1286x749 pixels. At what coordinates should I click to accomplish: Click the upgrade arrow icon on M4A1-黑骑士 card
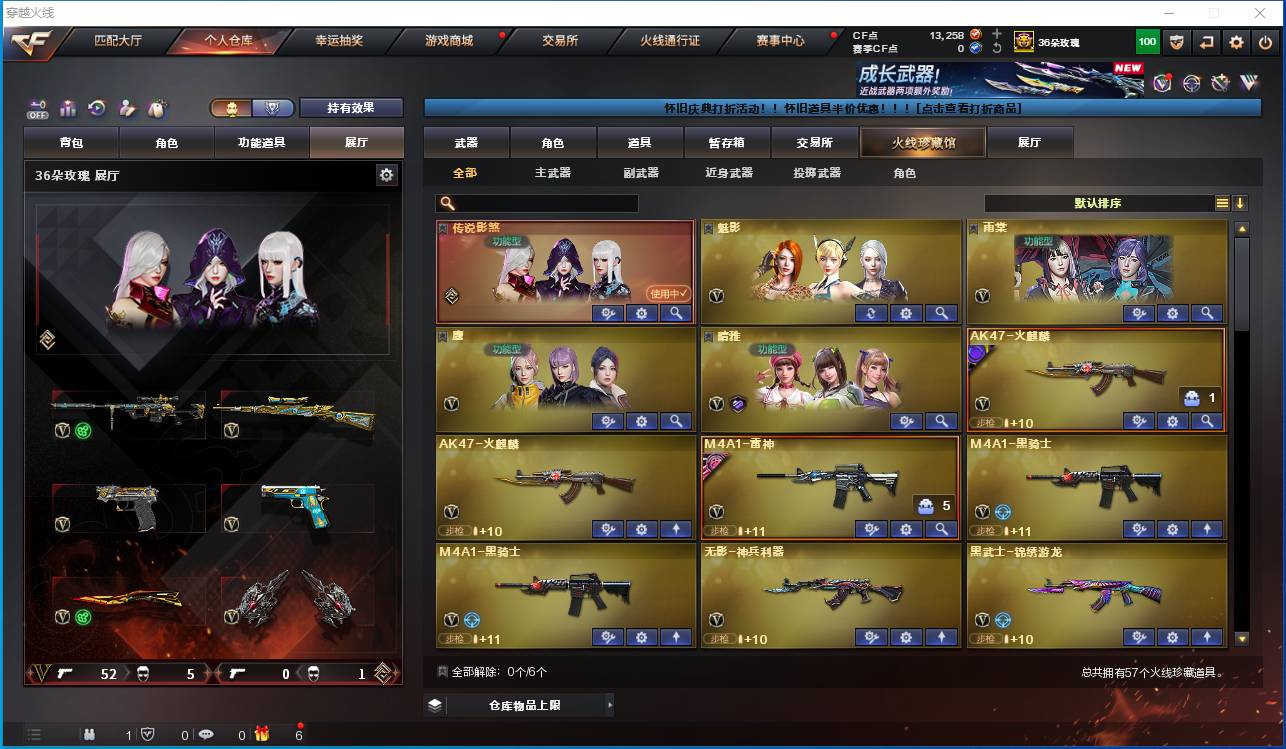pyautogui.click(x=1206, y=529)
